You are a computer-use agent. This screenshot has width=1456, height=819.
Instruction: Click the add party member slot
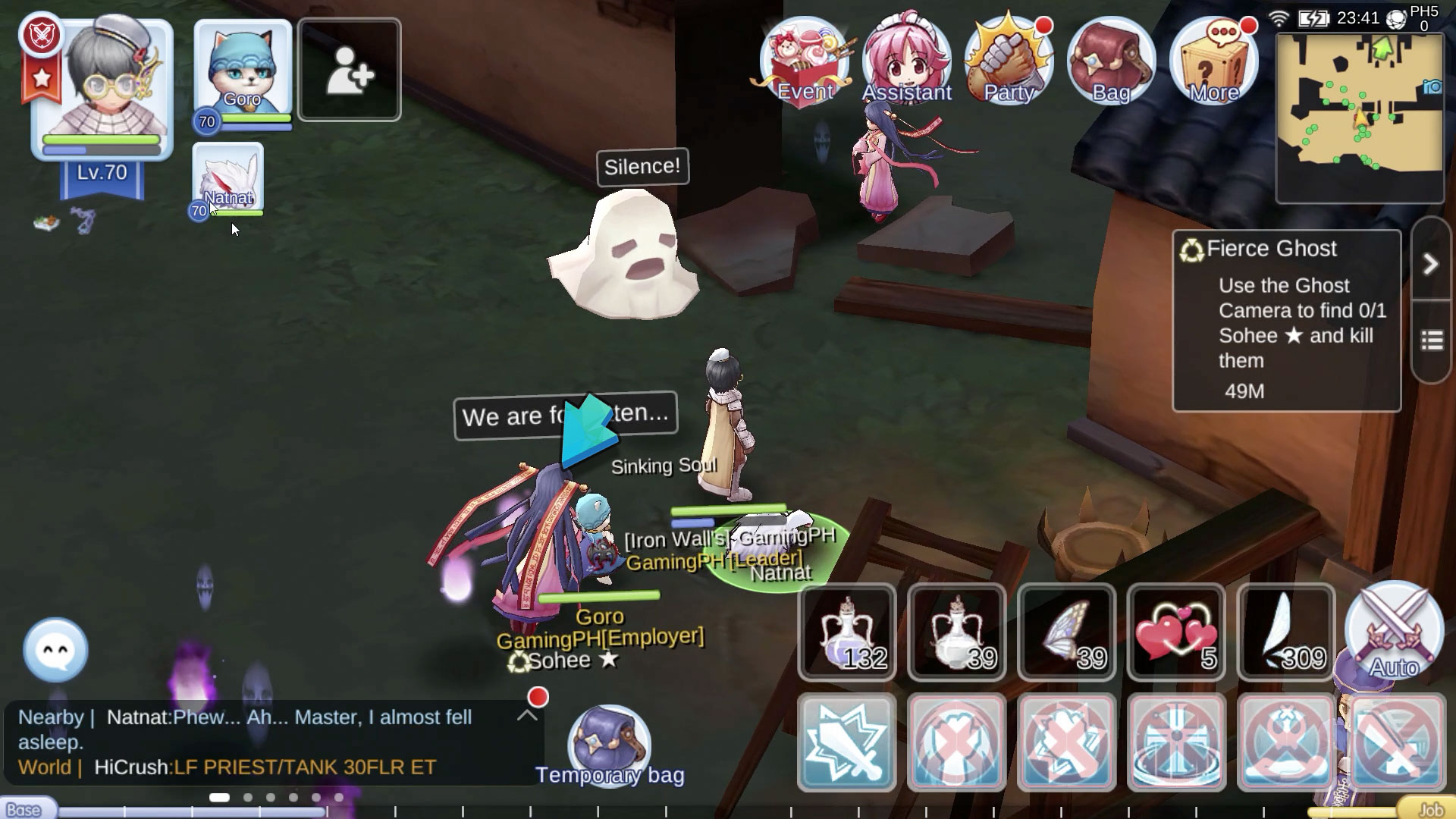(x=350, y=70)
